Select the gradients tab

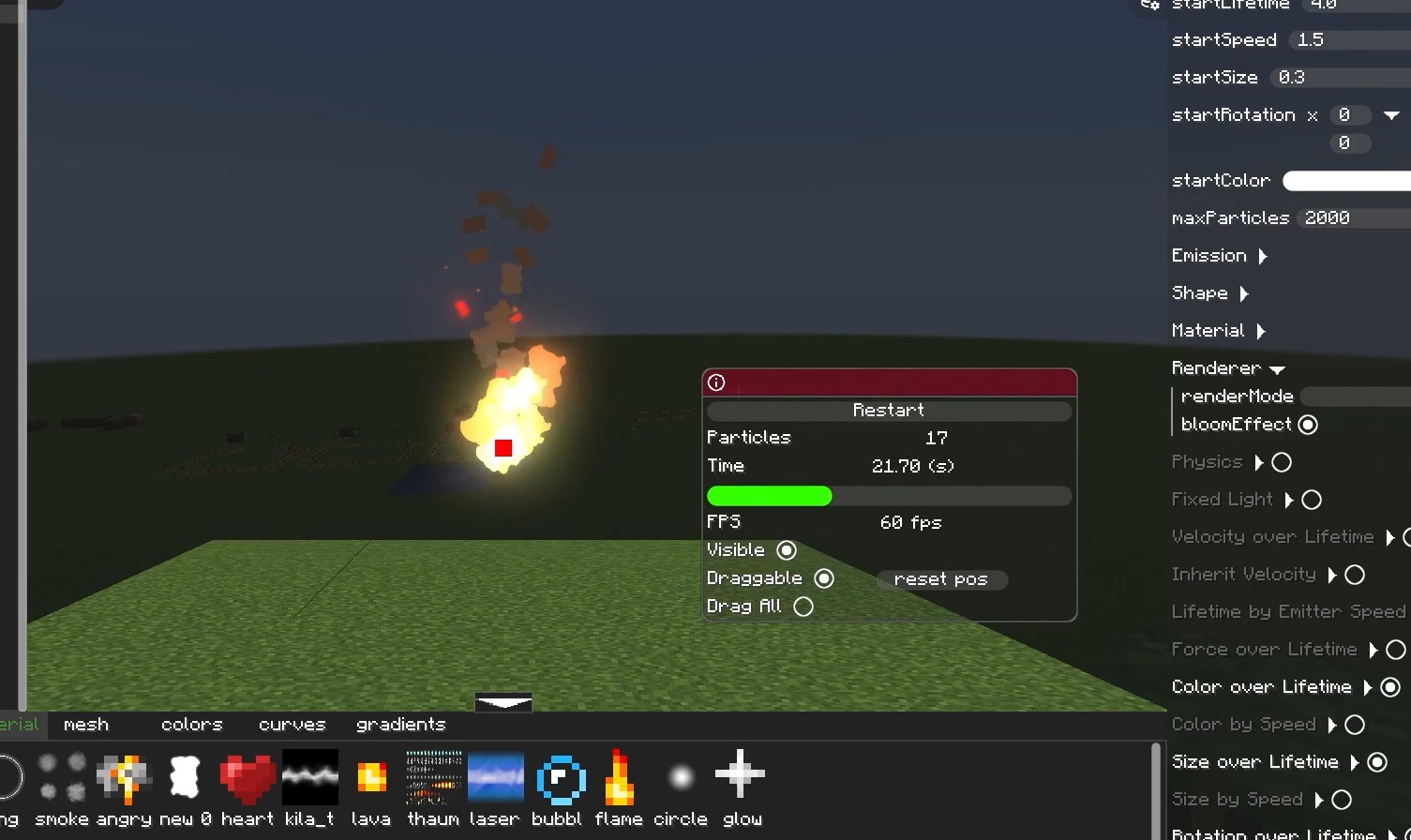point(400,725)
